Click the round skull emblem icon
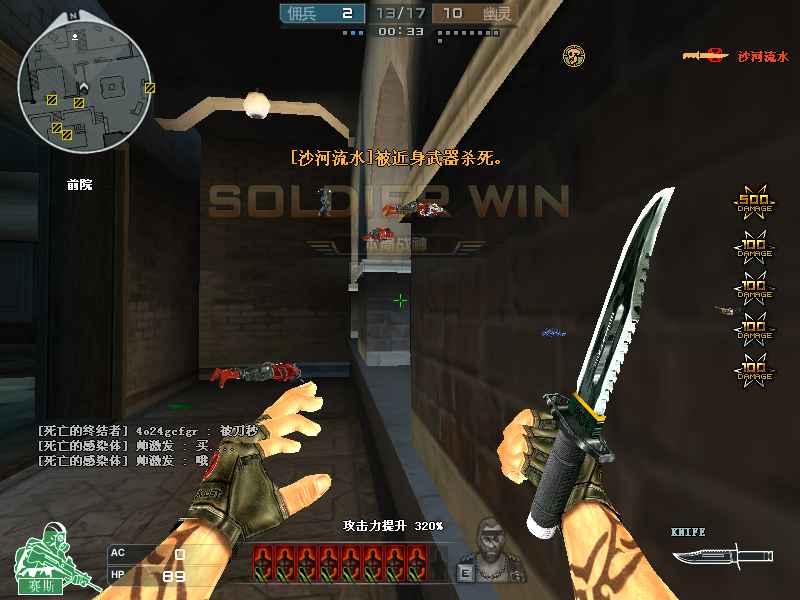The image size is (800, 600). pyautogui.click(x=573, y=55)
